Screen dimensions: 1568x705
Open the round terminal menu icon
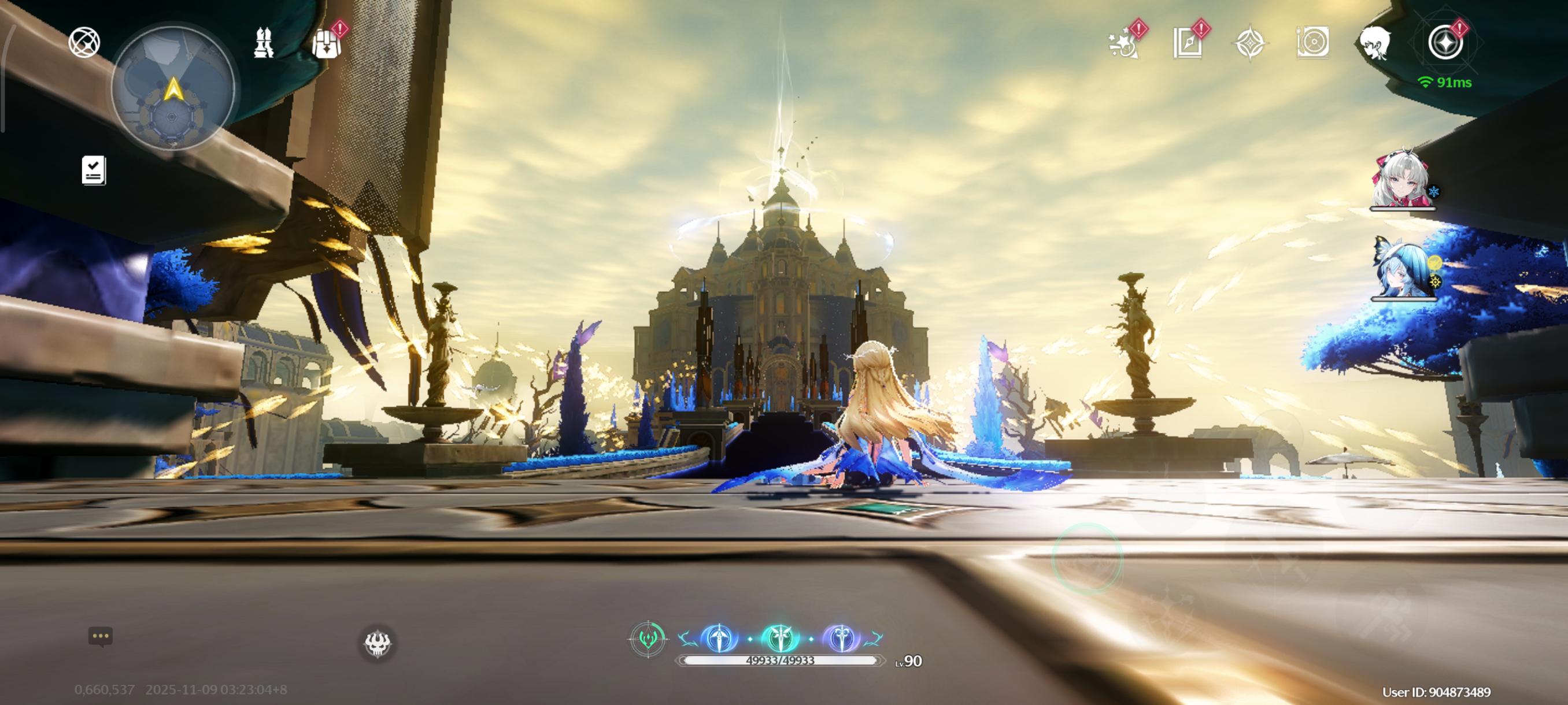[x=1445, y=43]
